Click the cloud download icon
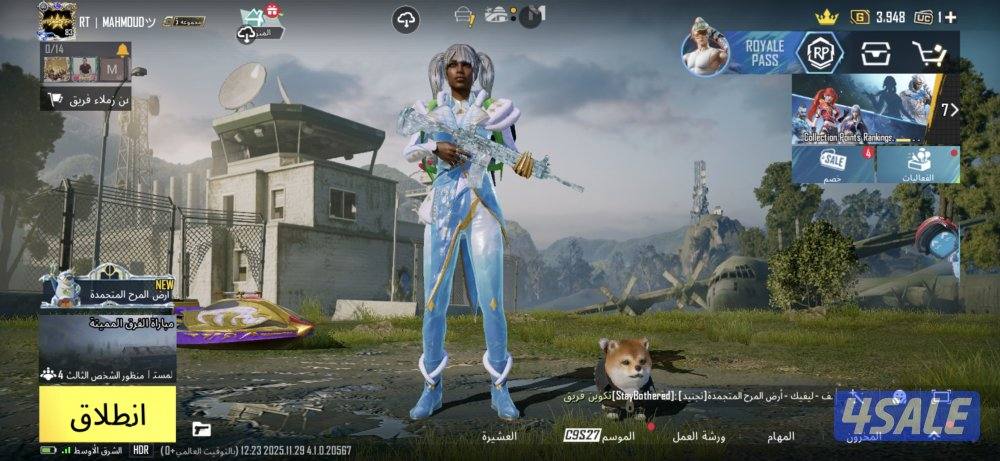The image size is (1000, 461). click(x=405, y=19)
